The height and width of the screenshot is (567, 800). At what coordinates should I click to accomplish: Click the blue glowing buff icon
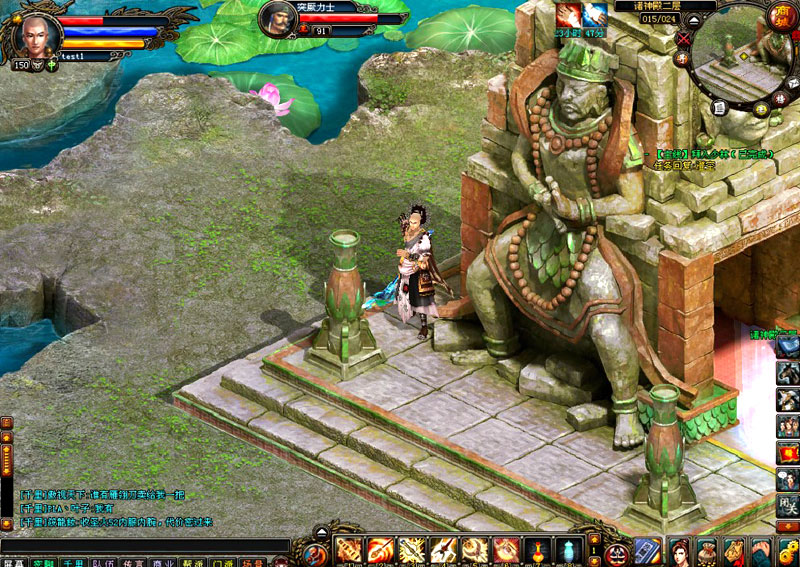point(595,15)
